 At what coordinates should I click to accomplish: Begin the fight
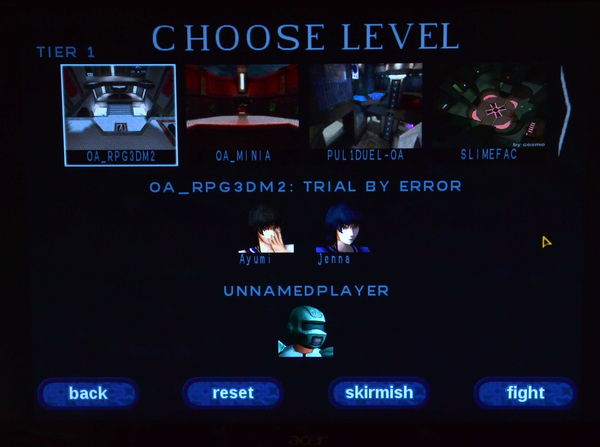525,393
